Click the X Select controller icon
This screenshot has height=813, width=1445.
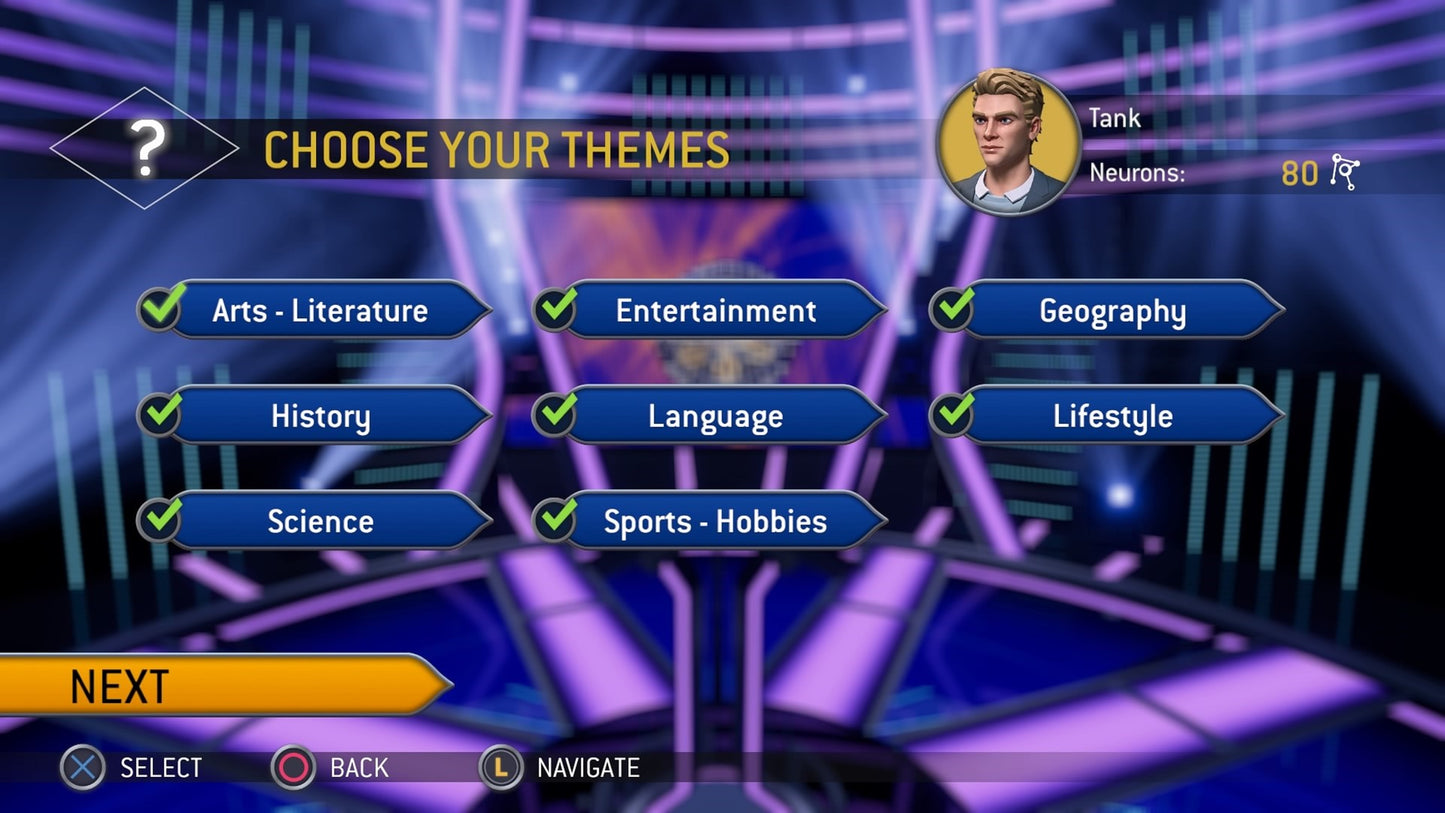[x=81, y=768]
